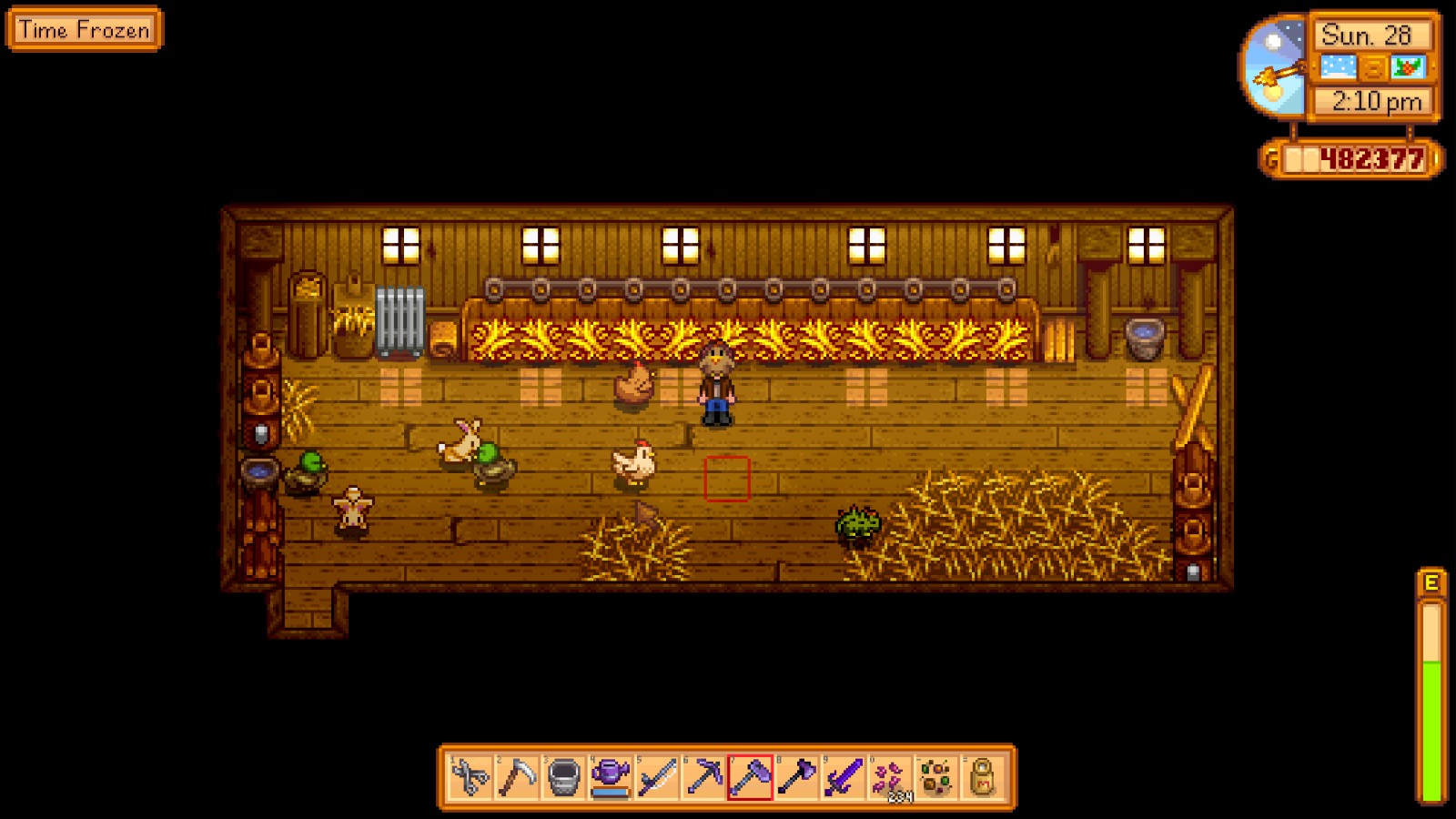Click the Time Frozen banner
The width and height of the screenshot is (1456, 819).
[85, 30]
